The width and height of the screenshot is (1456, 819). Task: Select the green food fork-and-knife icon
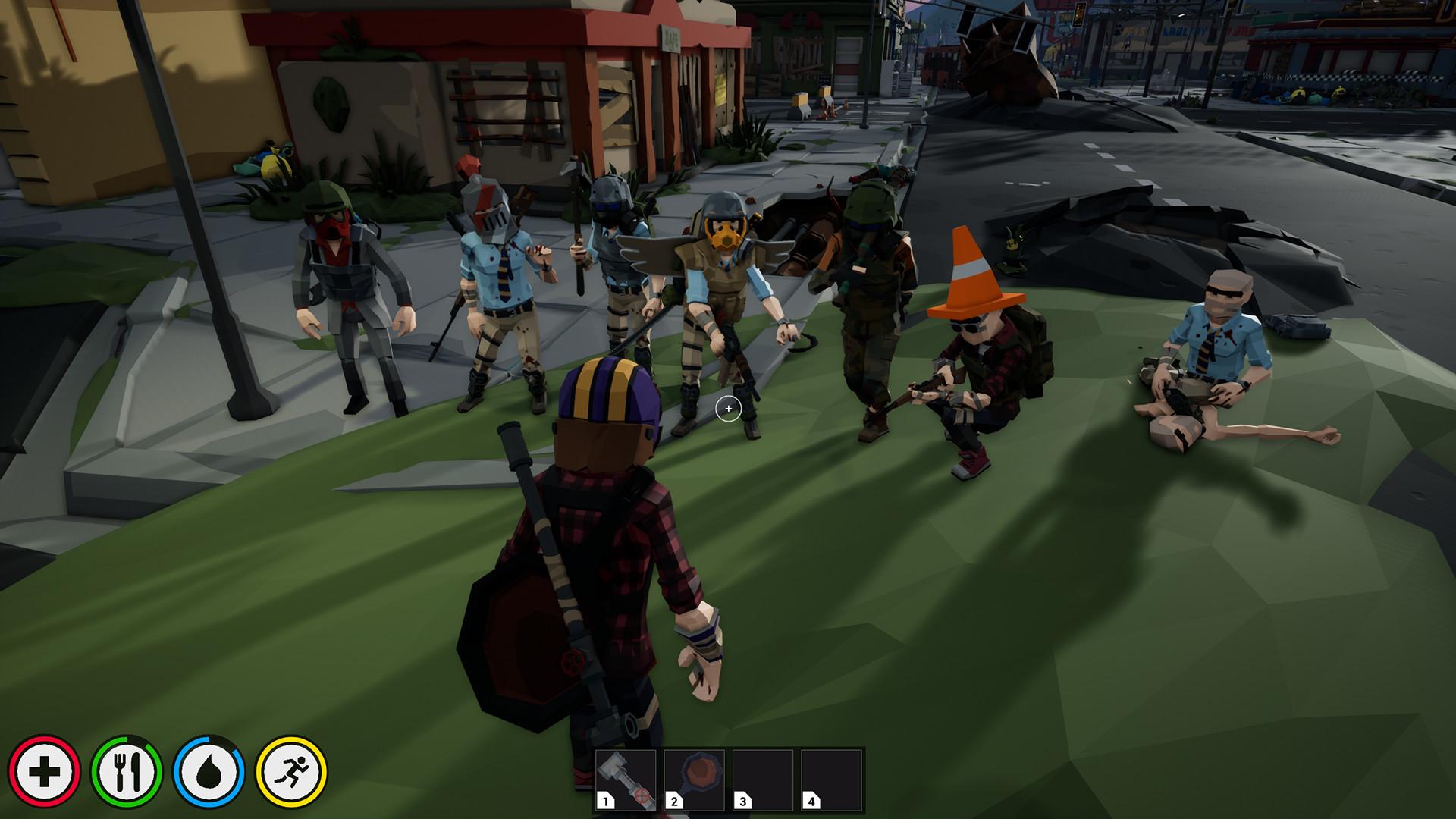pyautogui.click(x=129, y=771)
